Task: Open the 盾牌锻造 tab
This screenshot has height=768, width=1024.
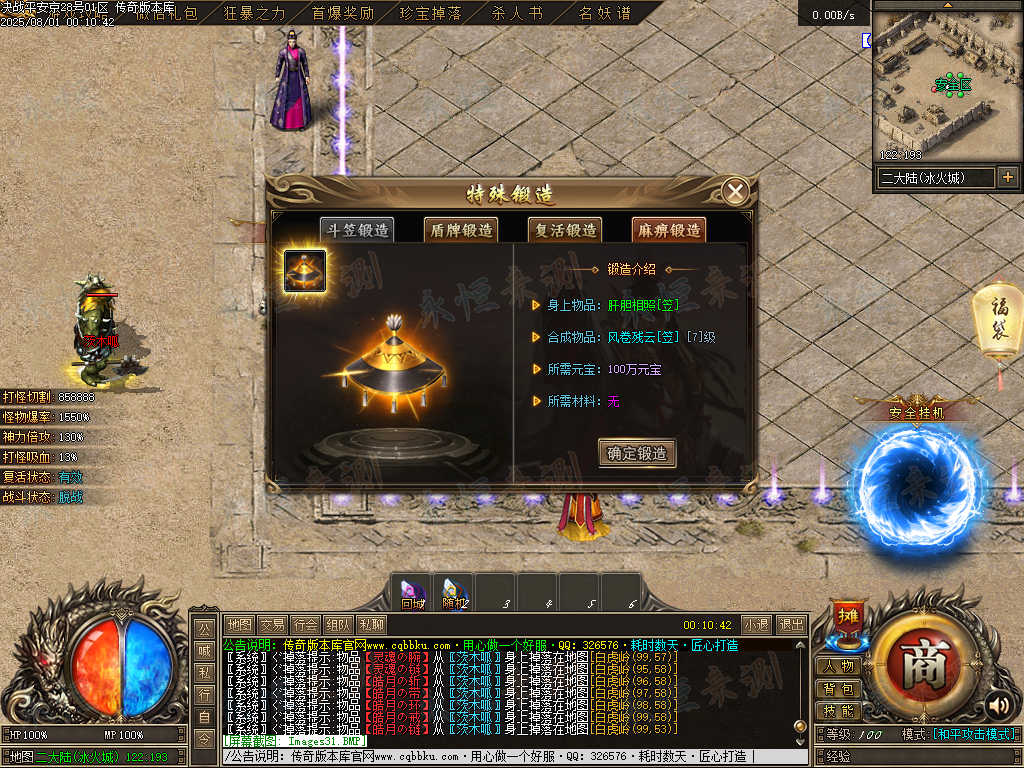Action: click(459, 230)
